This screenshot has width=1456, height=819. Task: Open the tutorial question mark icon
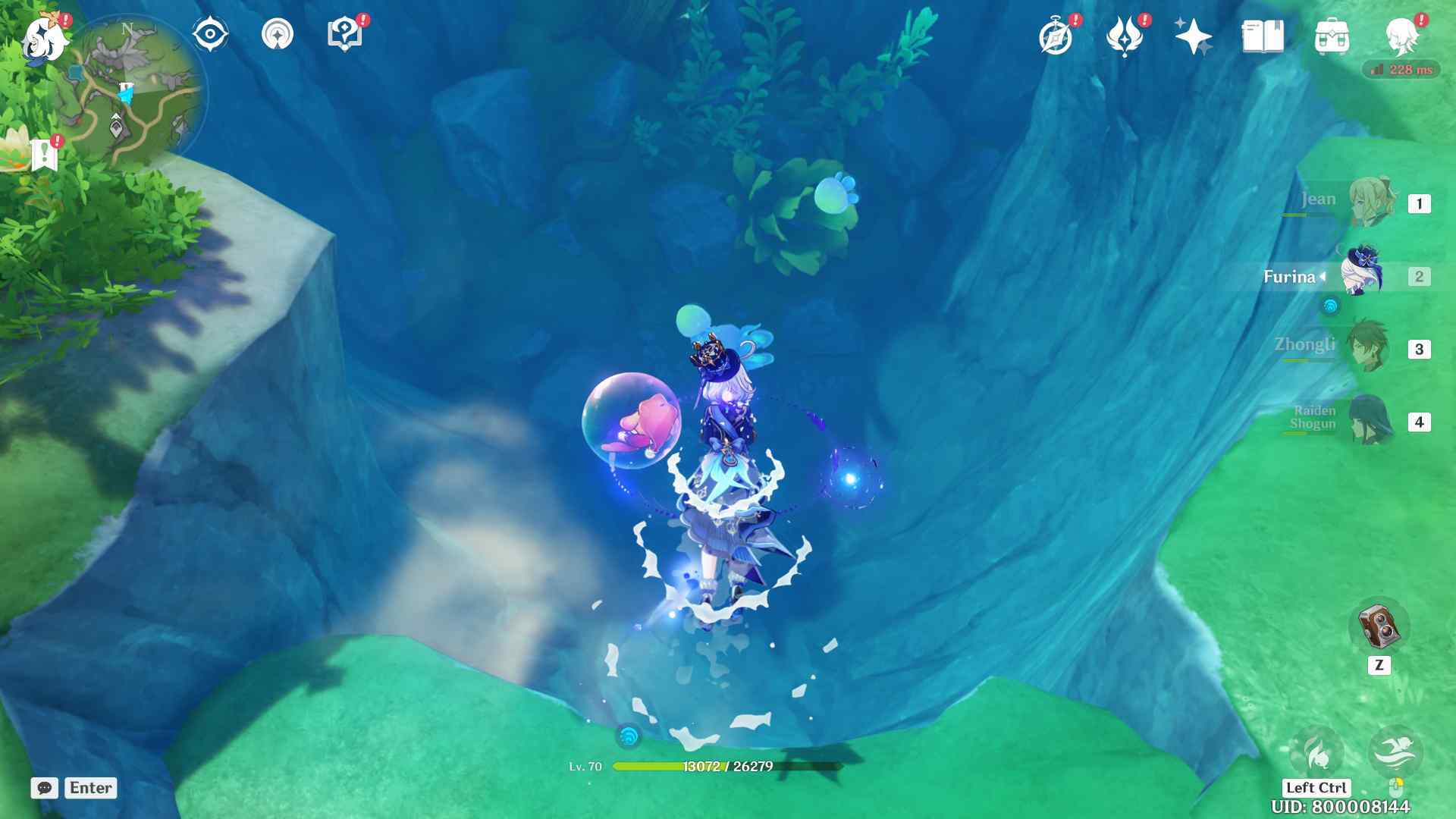click(x=344, y=34)
